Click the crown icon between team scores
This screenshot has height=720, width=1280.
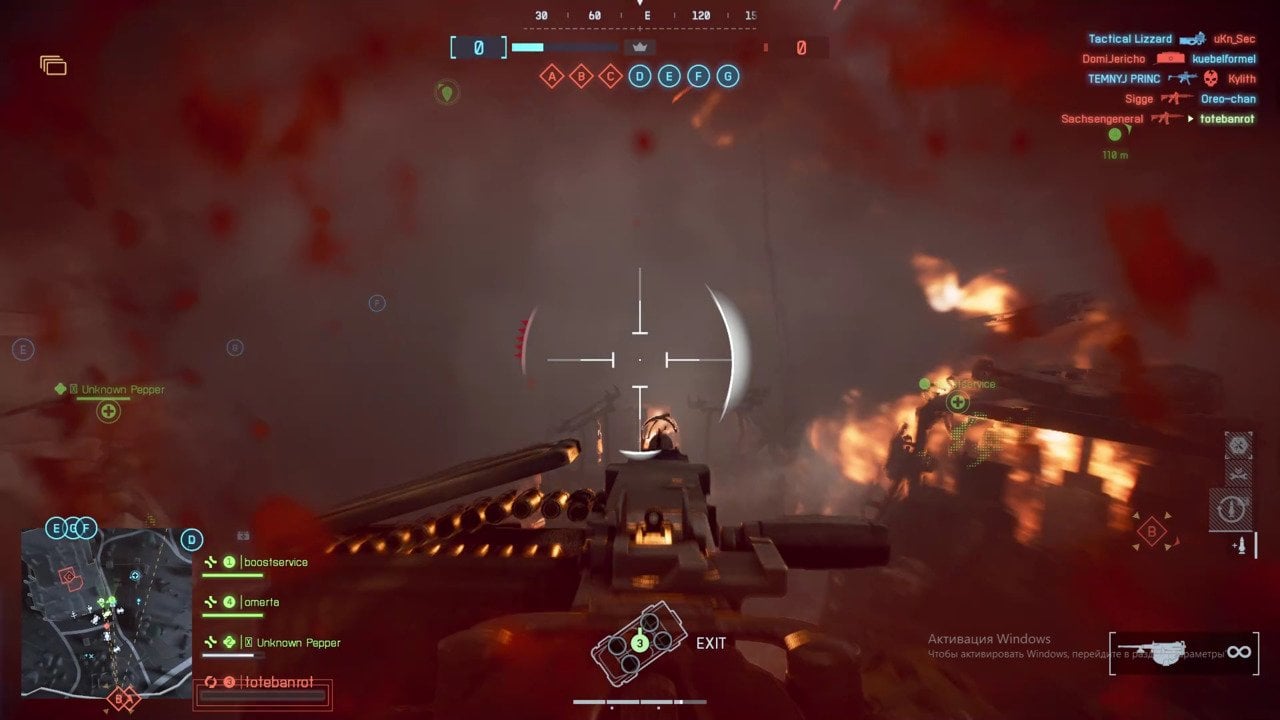640,47
